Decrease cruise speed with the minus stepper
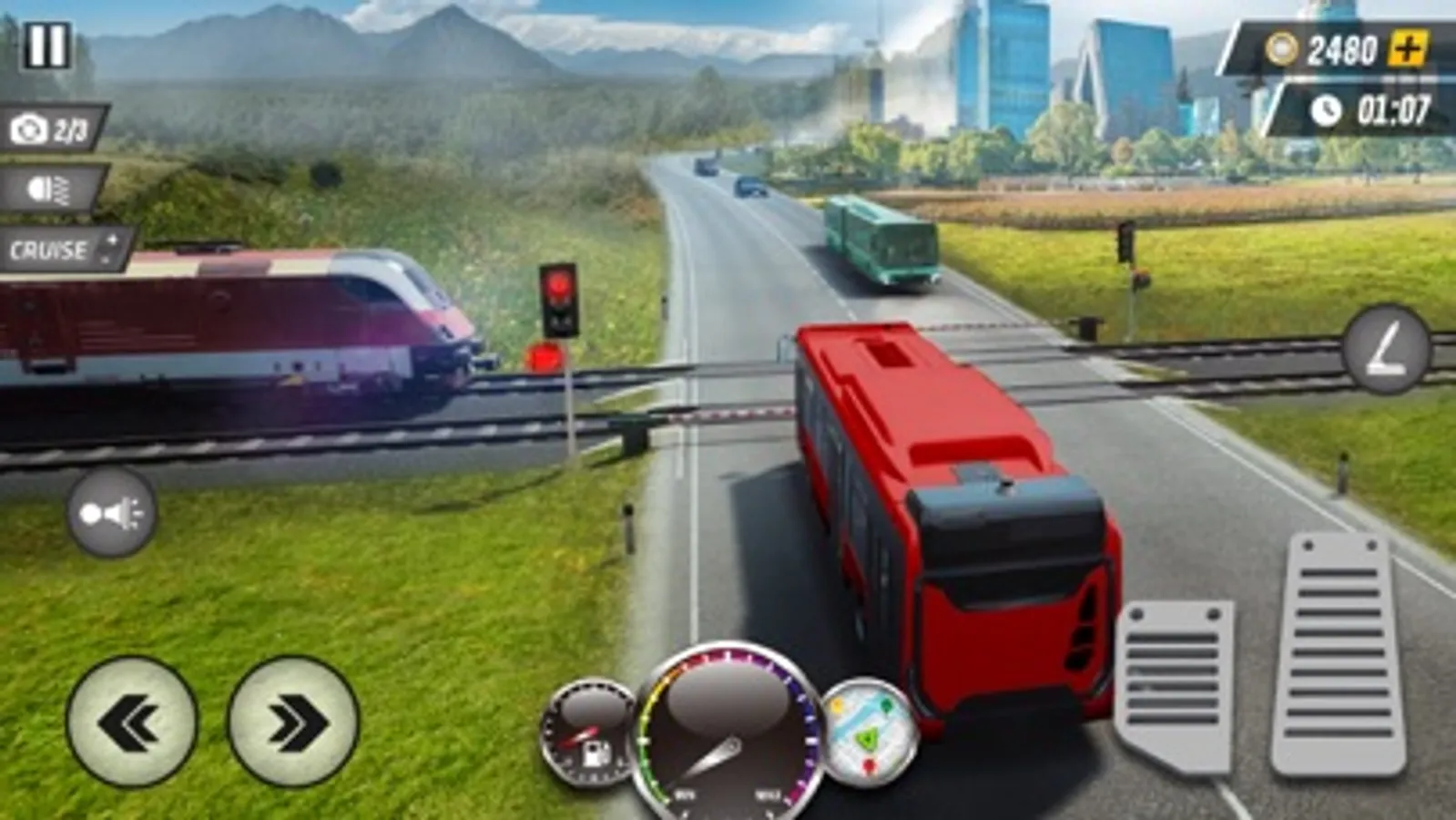Viewport: 1456px width, 820px height. pos(103,258)
